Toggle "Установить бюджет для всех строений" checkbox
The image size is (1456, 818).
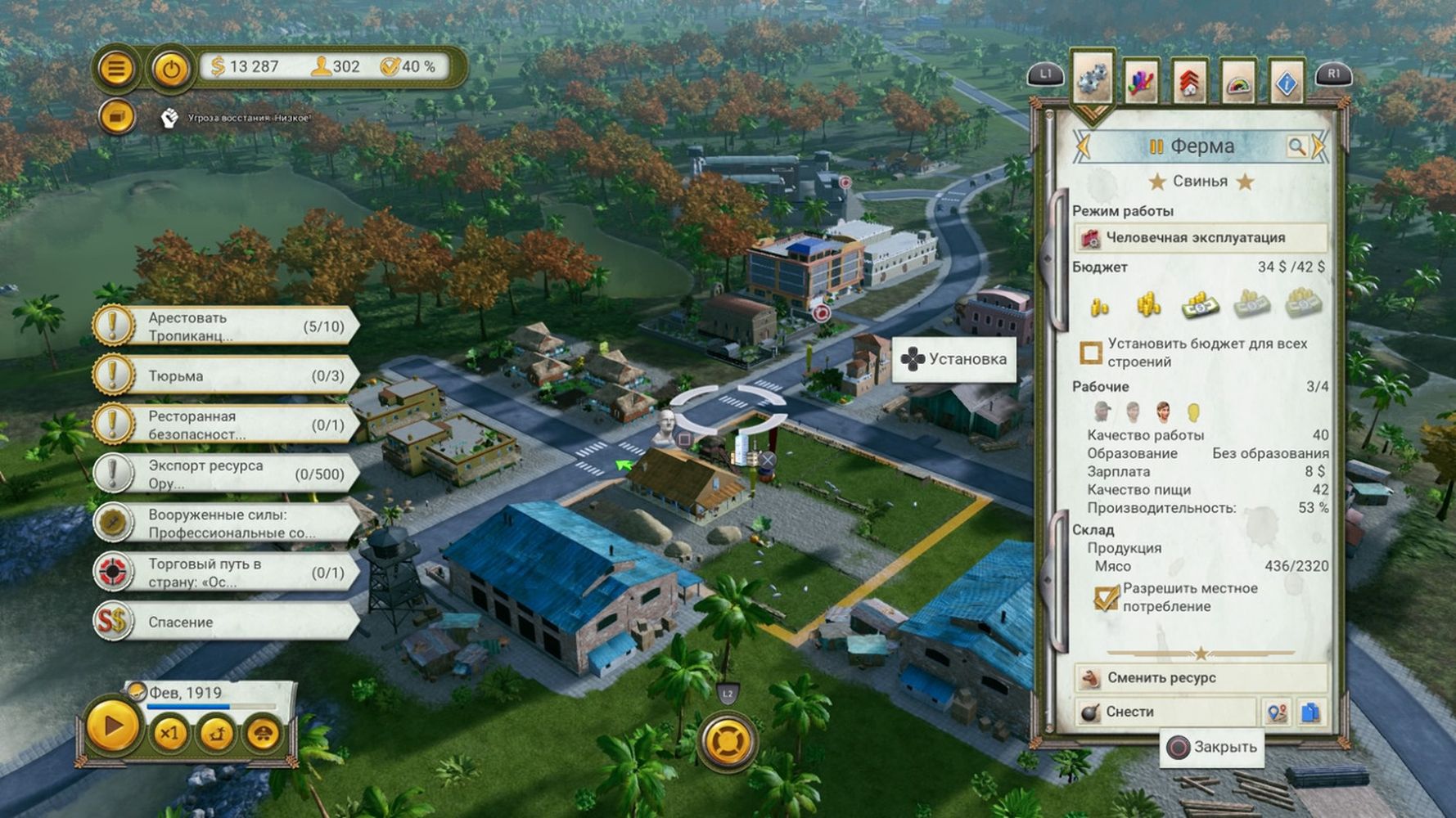point(1091,353)
